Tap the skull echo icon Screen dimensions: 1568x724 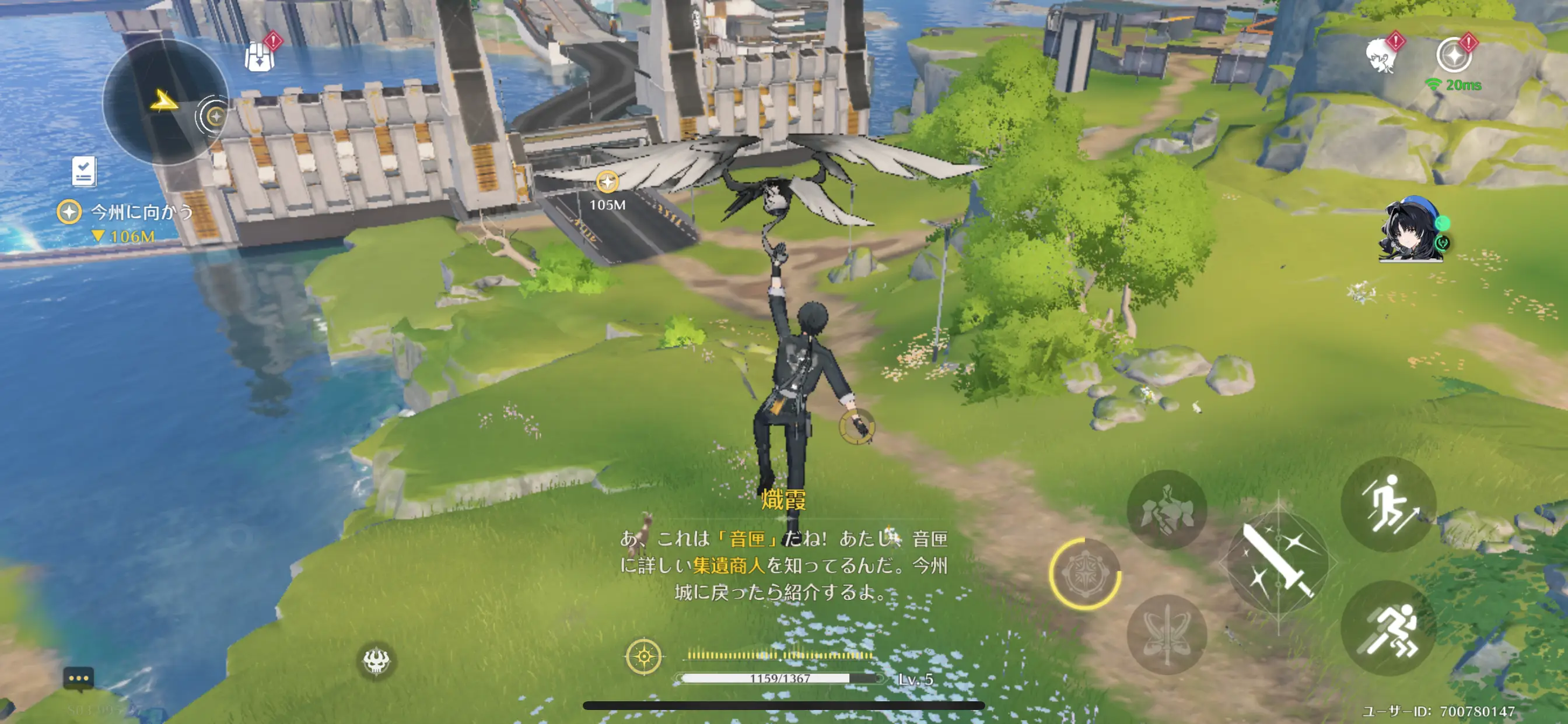coord(376,660)
